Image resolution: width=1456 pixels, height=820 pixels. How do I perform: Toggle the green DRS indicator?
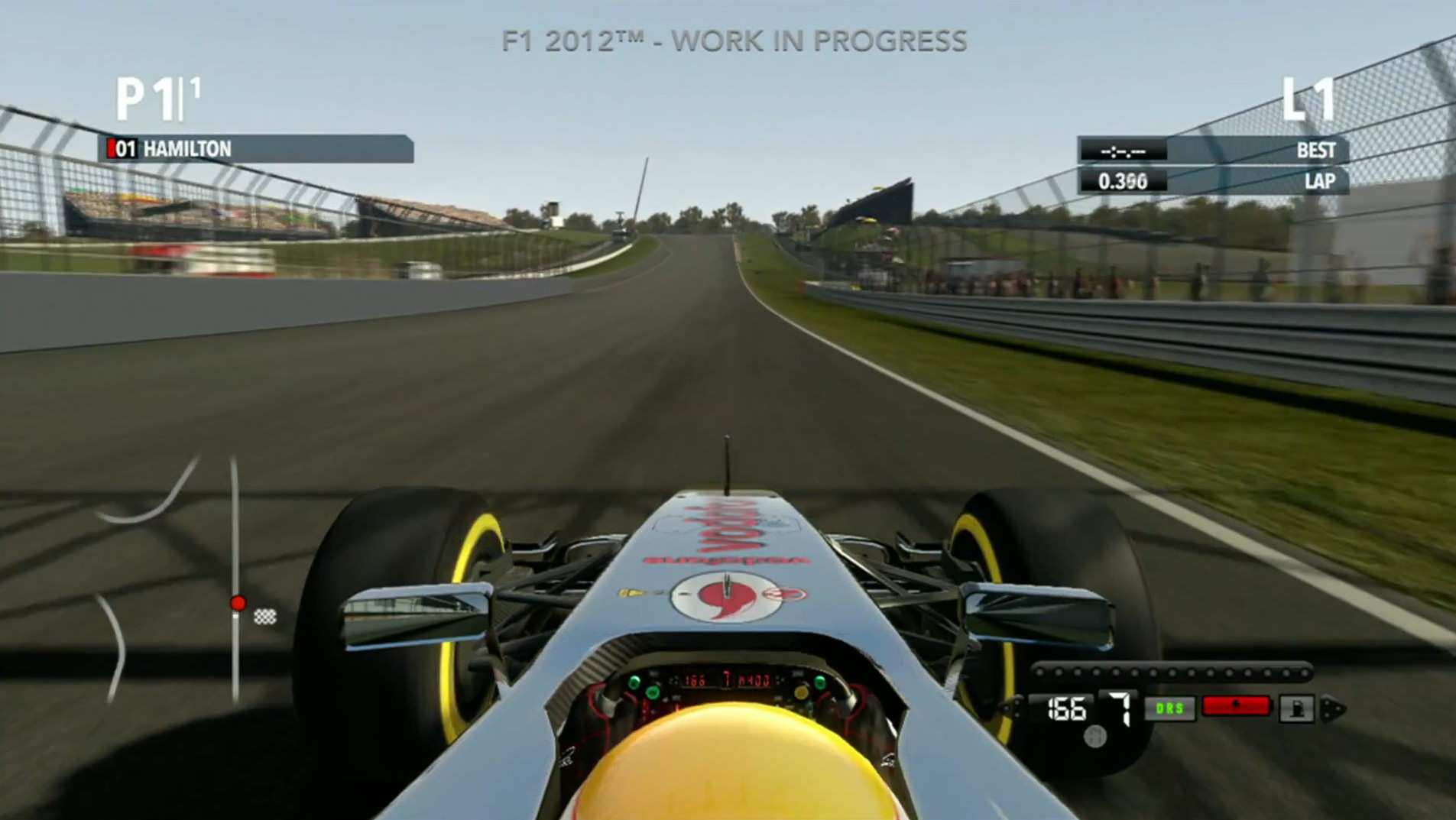[x=1169, y=708]
